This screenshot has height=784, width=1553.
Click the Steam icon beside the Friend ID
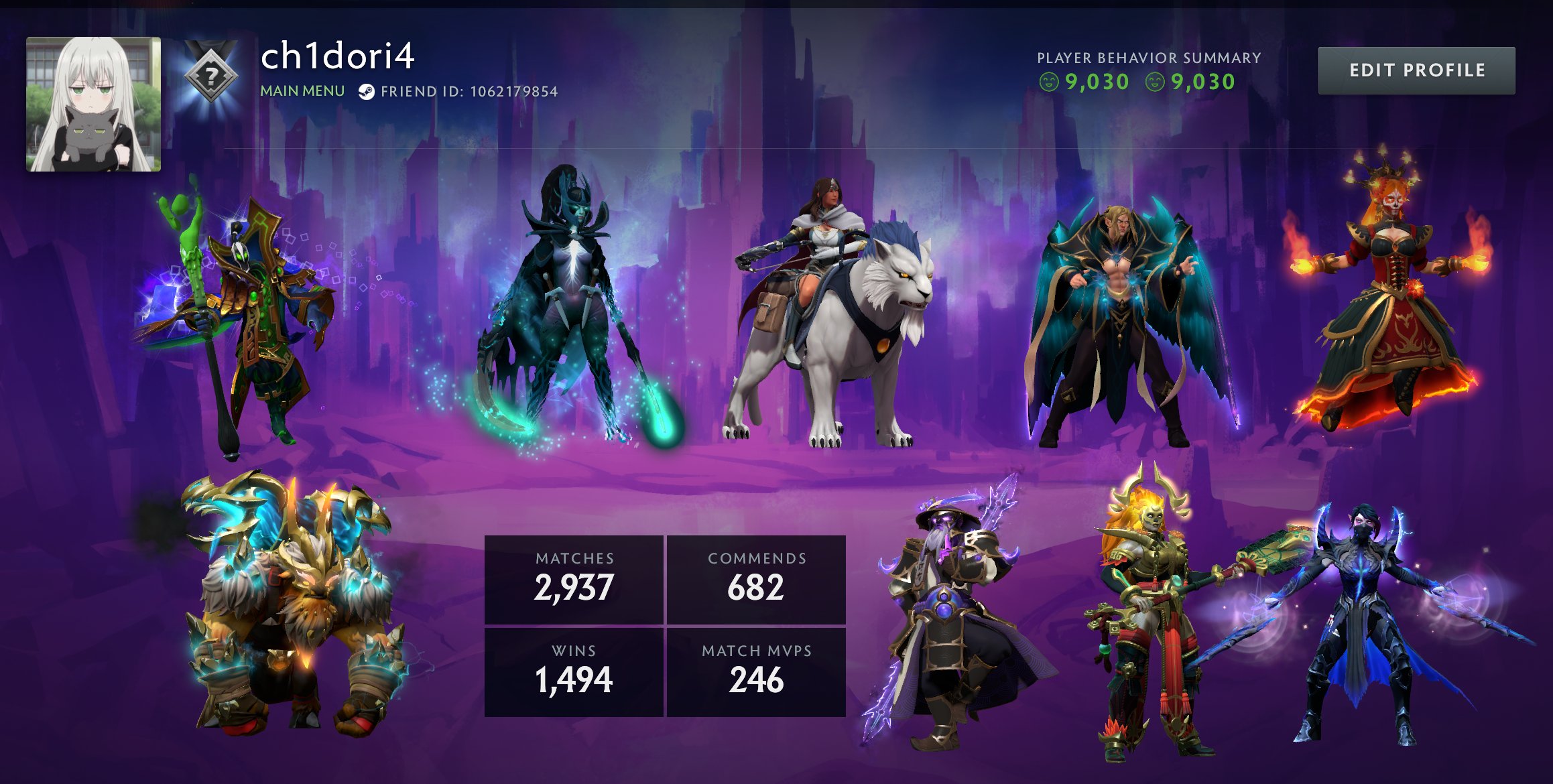pyautogui.click(x=366, y=92)
